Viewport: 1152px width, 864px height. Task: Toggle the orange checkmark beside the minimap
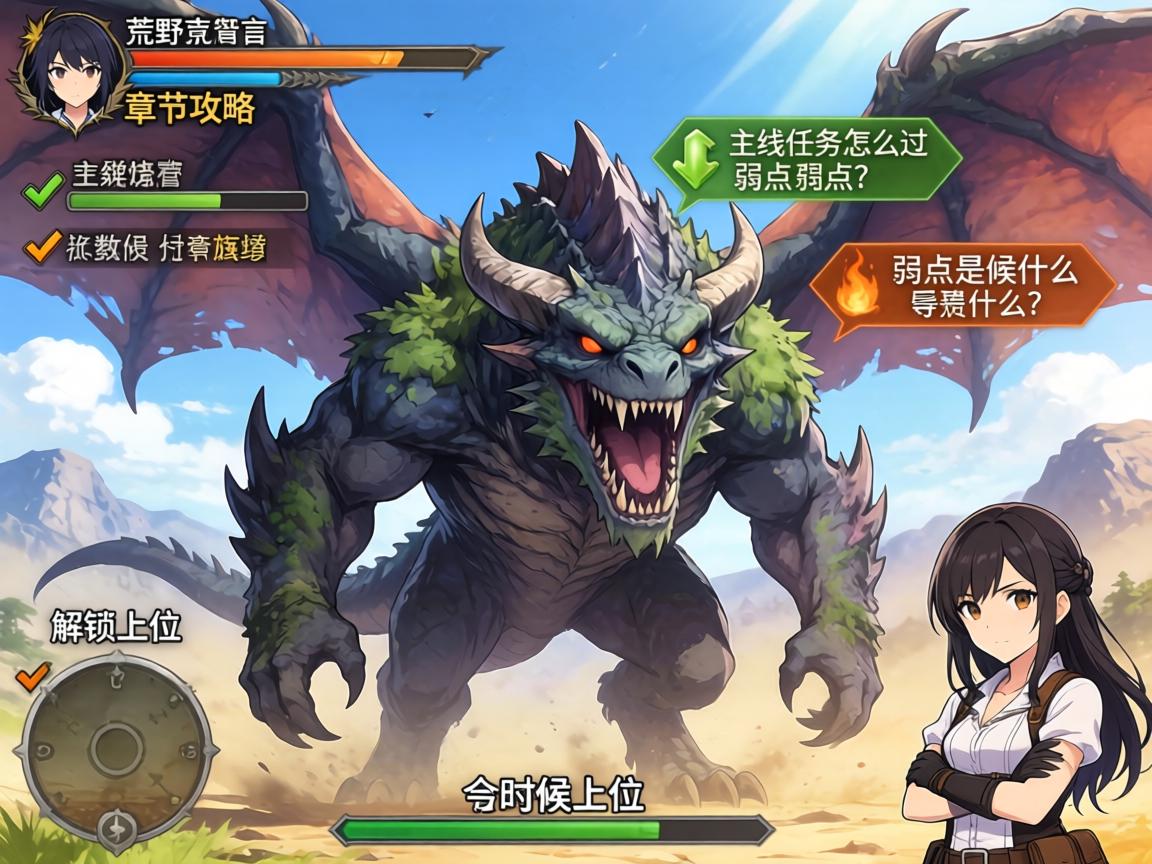coord(33,676)
